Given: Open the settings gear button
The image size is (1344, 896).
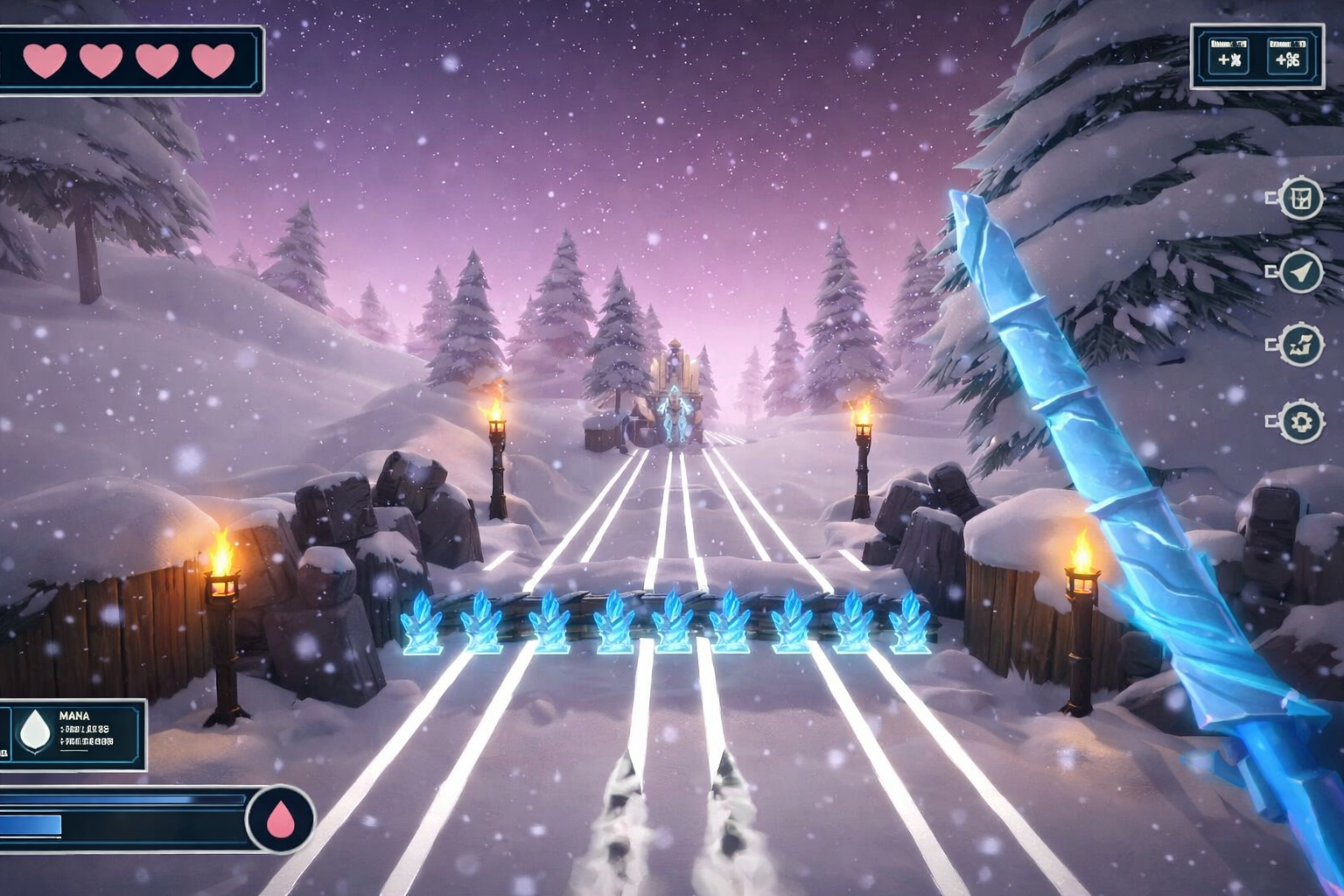Looking at the screenshot, I should pyautogui.click(x=1301, y=423).
